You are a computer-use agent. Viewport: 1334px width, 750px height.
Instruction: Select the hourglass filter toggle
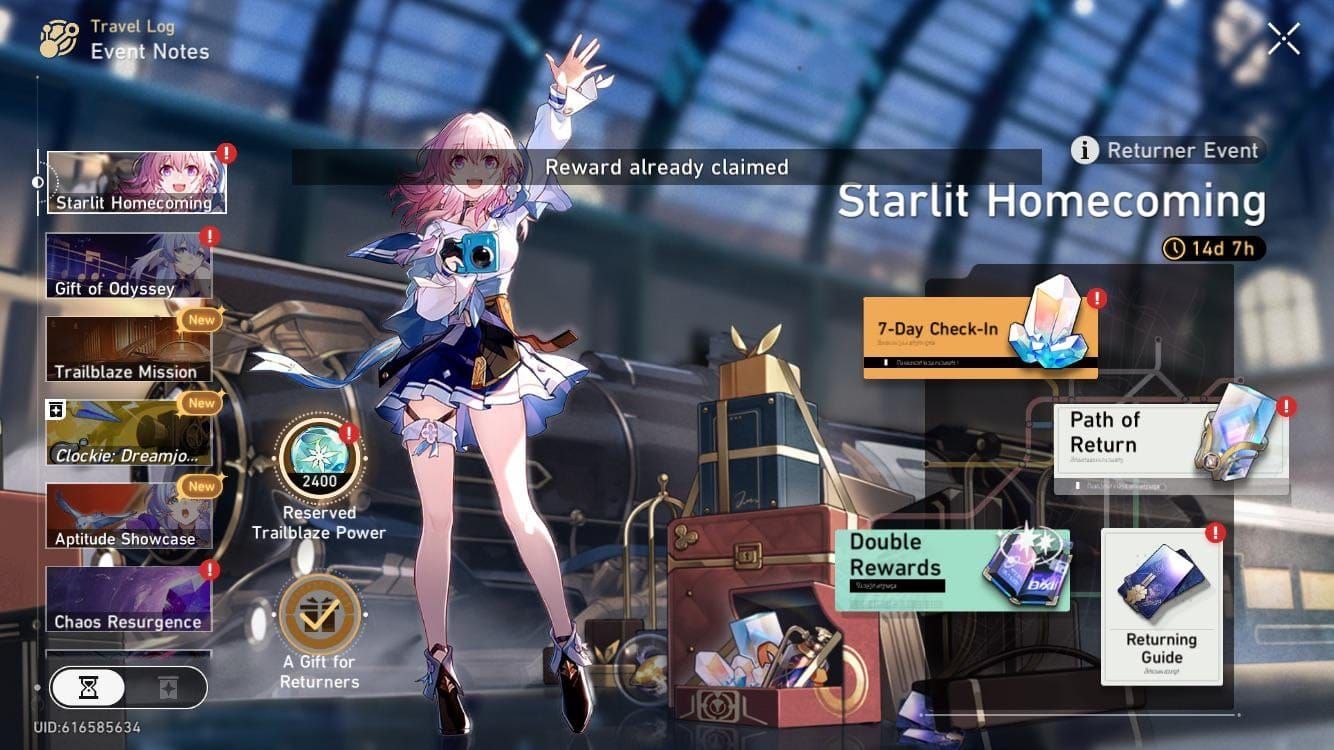89,687
